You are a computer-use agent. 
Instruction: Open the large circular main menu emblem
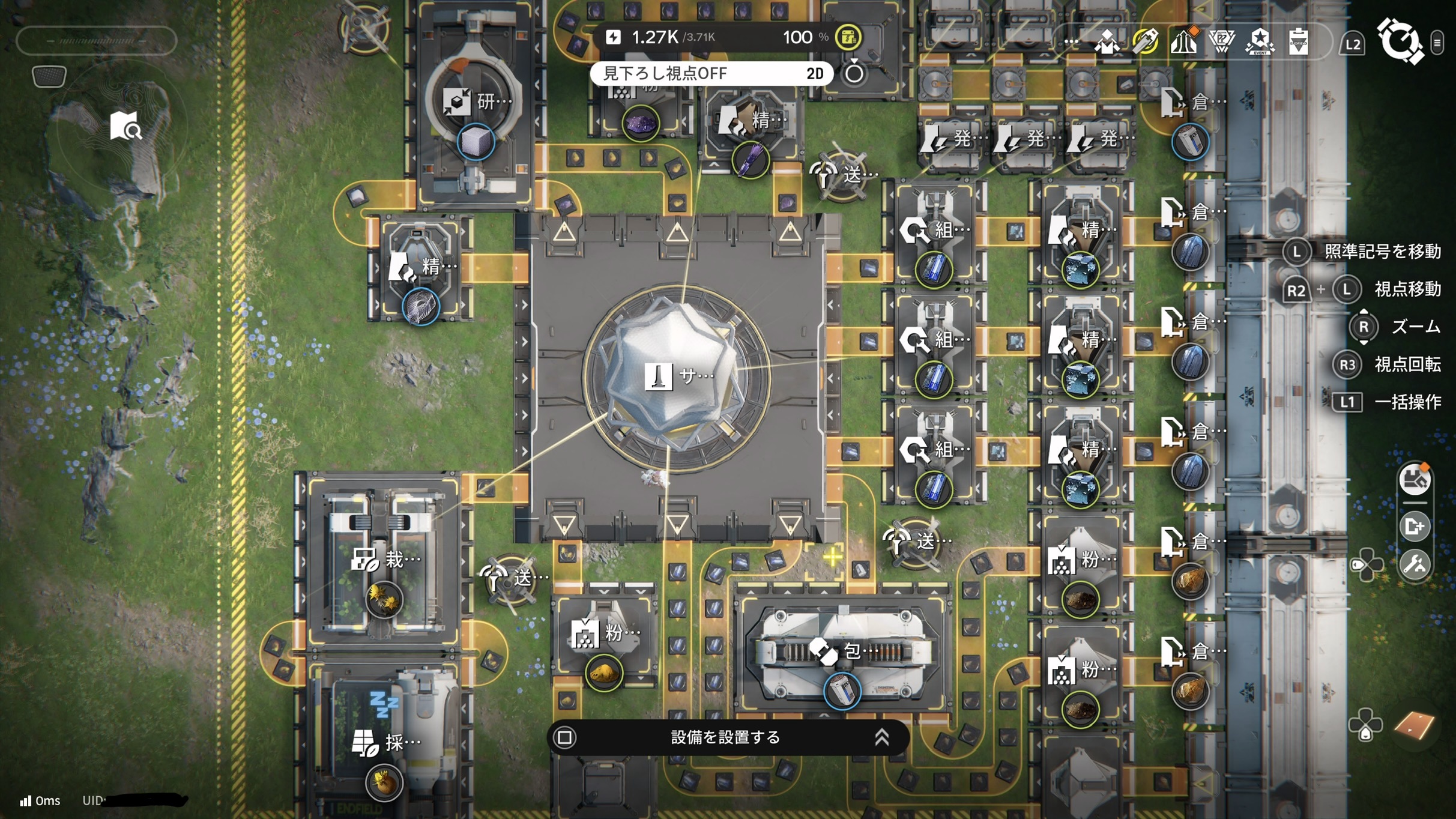[x=1400, y=41]
